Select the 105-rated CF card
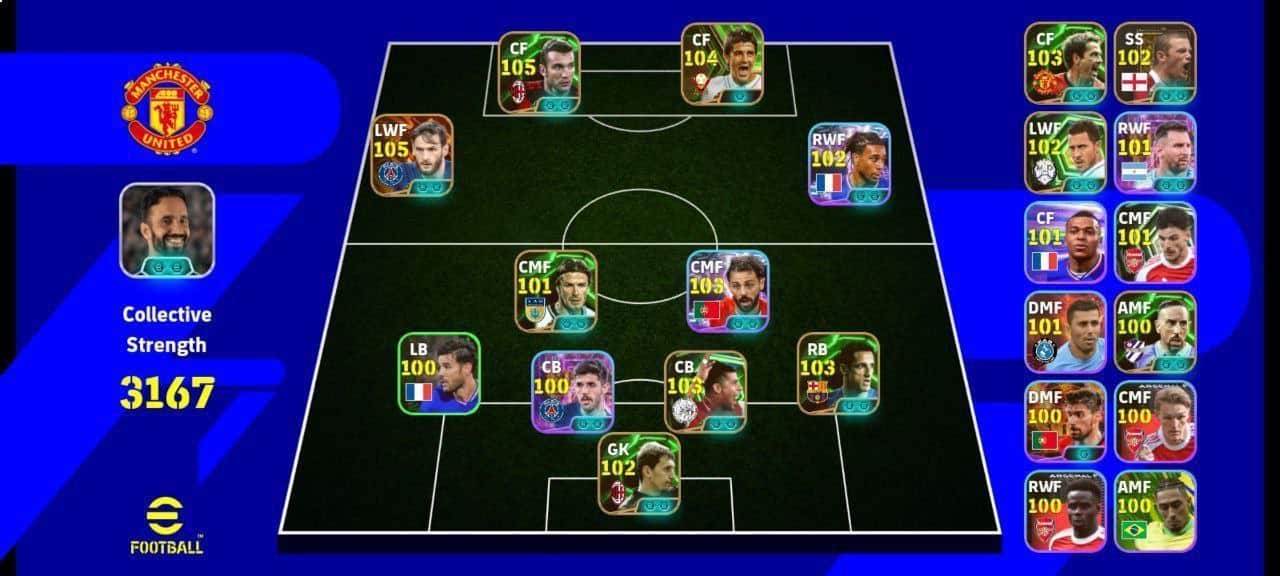 (x=540, y=72)
